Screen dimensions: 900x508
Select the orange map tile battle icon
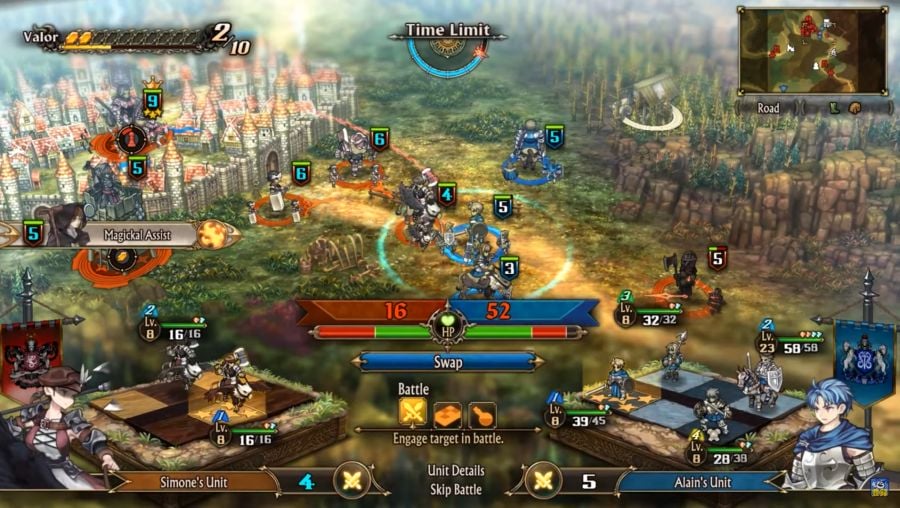447,413
